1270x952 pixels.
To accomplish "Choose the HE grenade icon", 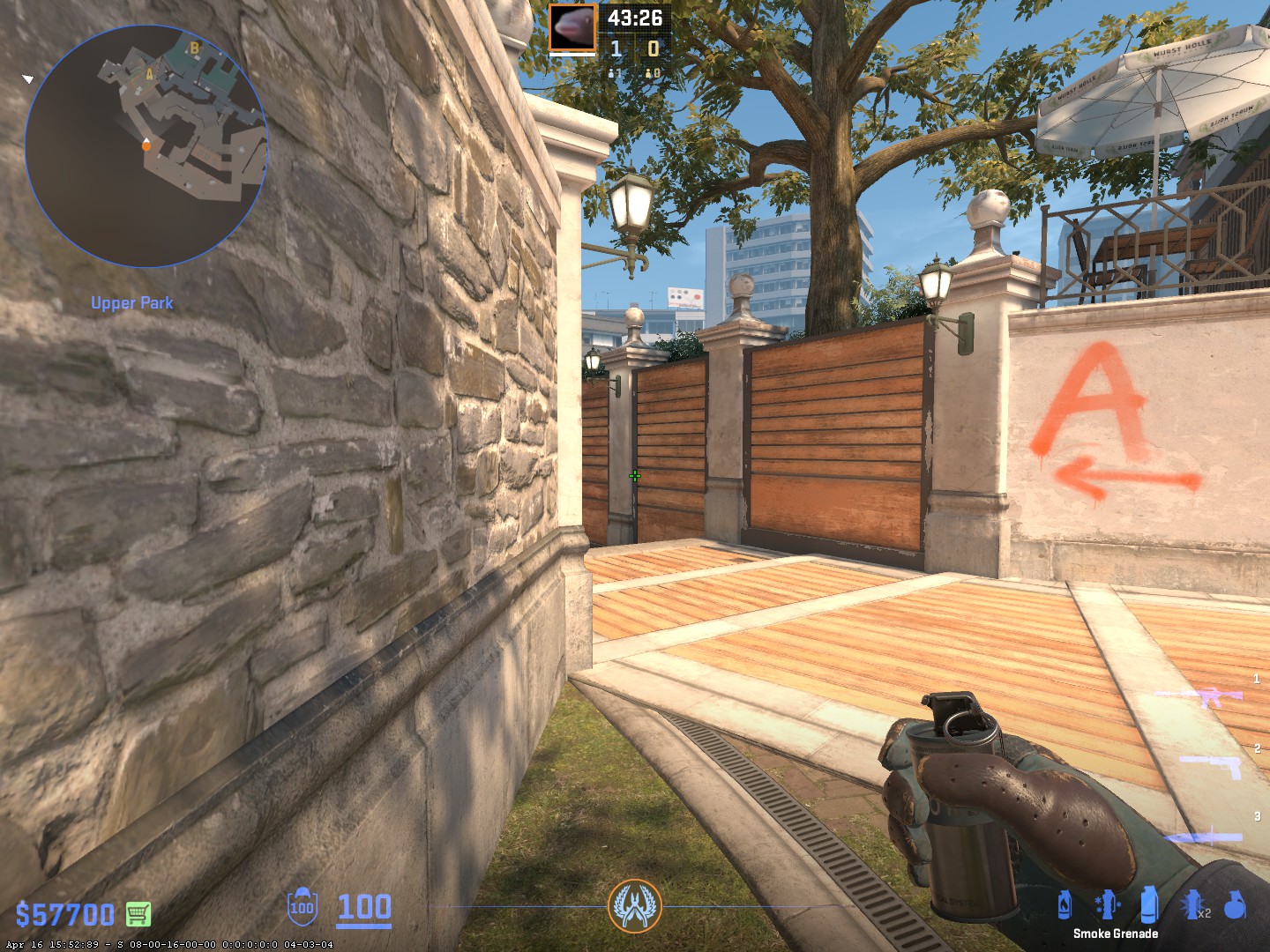I will pyautogui.click(x=1236, y=904).
